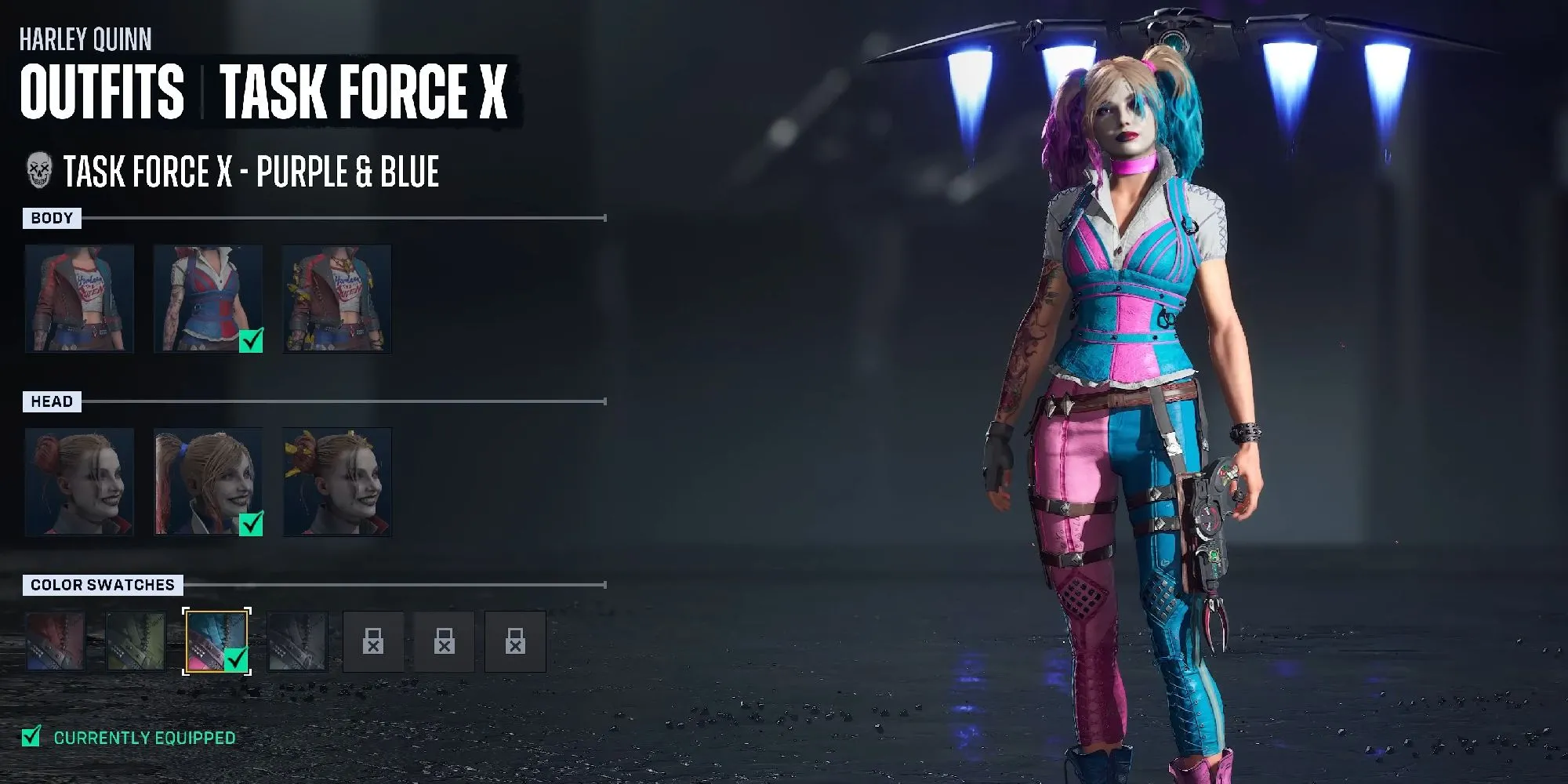Apply the dark grey color swatch
This screenshot has height=784, width=1568.
click(x=297, y=642)
